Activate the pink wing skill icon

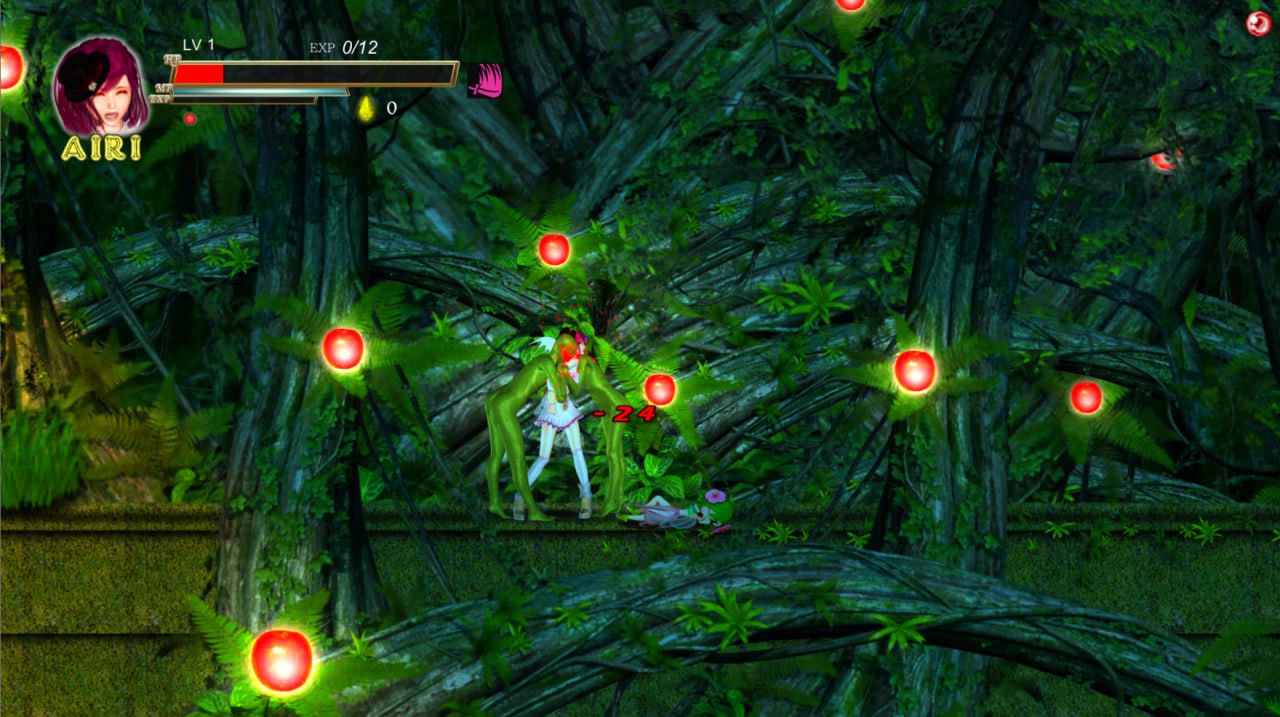[484, 80]
